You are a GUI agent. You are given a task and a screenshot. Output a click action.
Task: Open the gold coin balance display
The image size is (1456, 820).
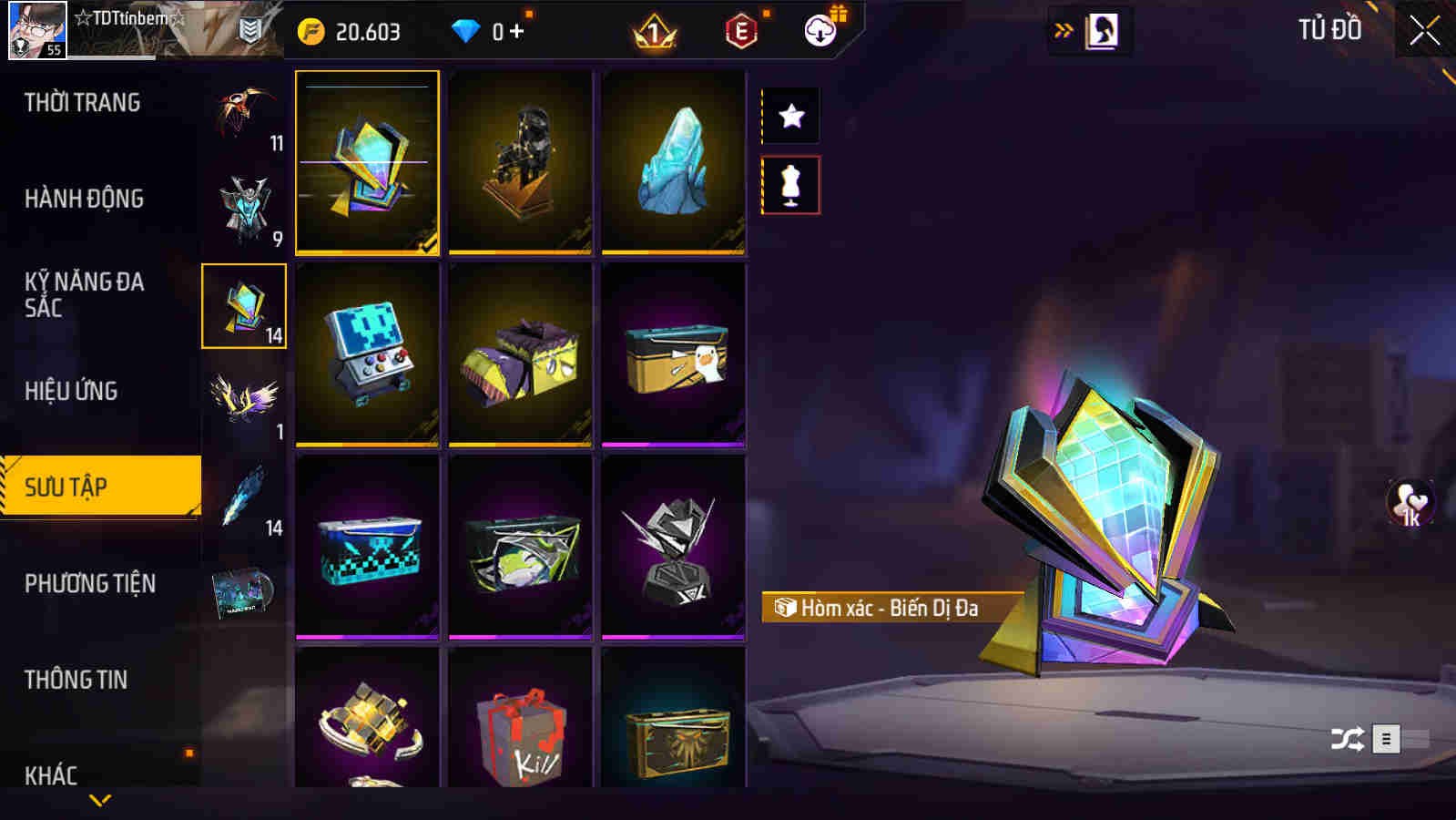(x=355, y=30)
